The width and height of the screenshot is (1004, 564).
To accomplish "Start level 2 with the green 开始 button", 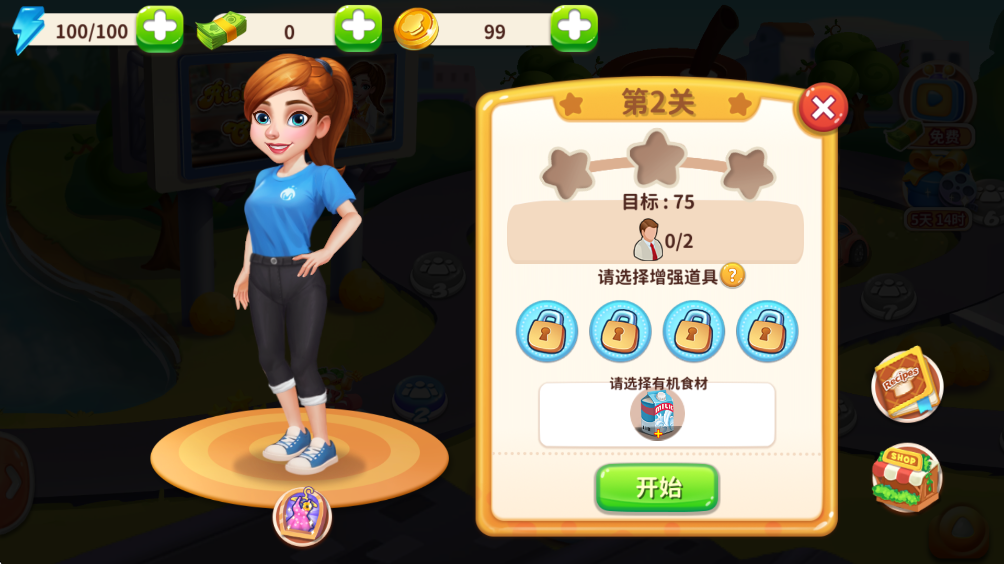I will pos(657,488).
